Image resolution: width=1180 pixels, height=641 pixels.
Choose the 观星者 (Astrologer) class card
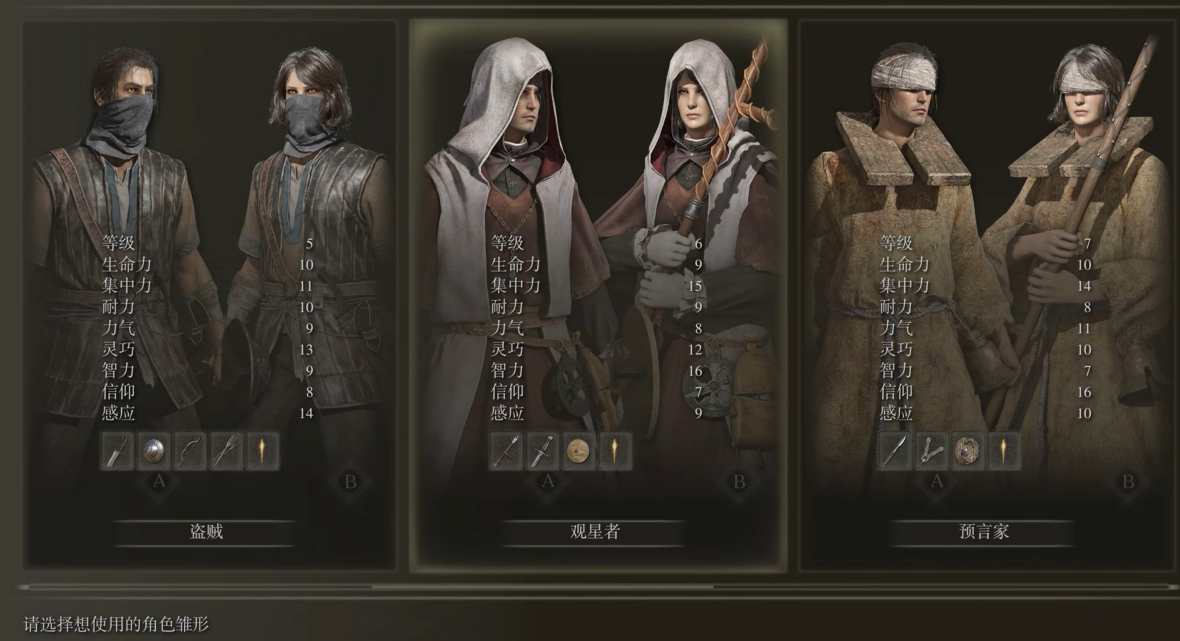point(594,532)
